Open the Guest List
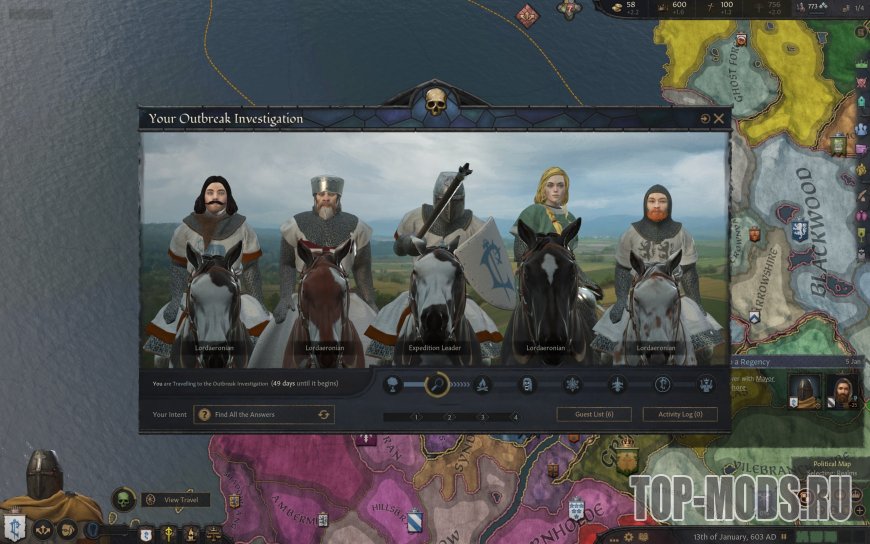The height and width of the screenshot is (544, 870). pos(593,414)
